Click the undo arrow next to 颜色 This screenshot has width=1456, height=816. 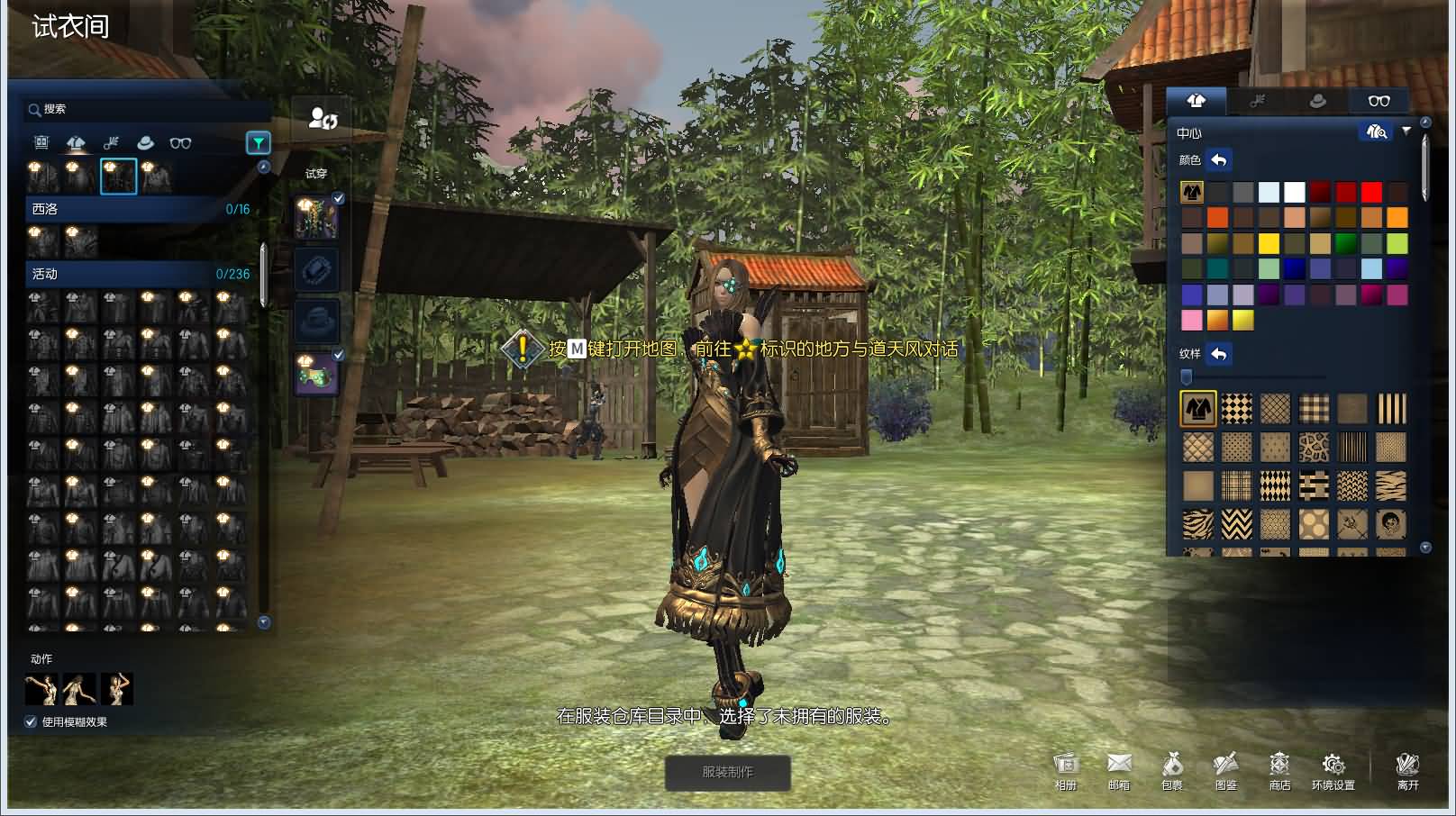coord(1218,160)
